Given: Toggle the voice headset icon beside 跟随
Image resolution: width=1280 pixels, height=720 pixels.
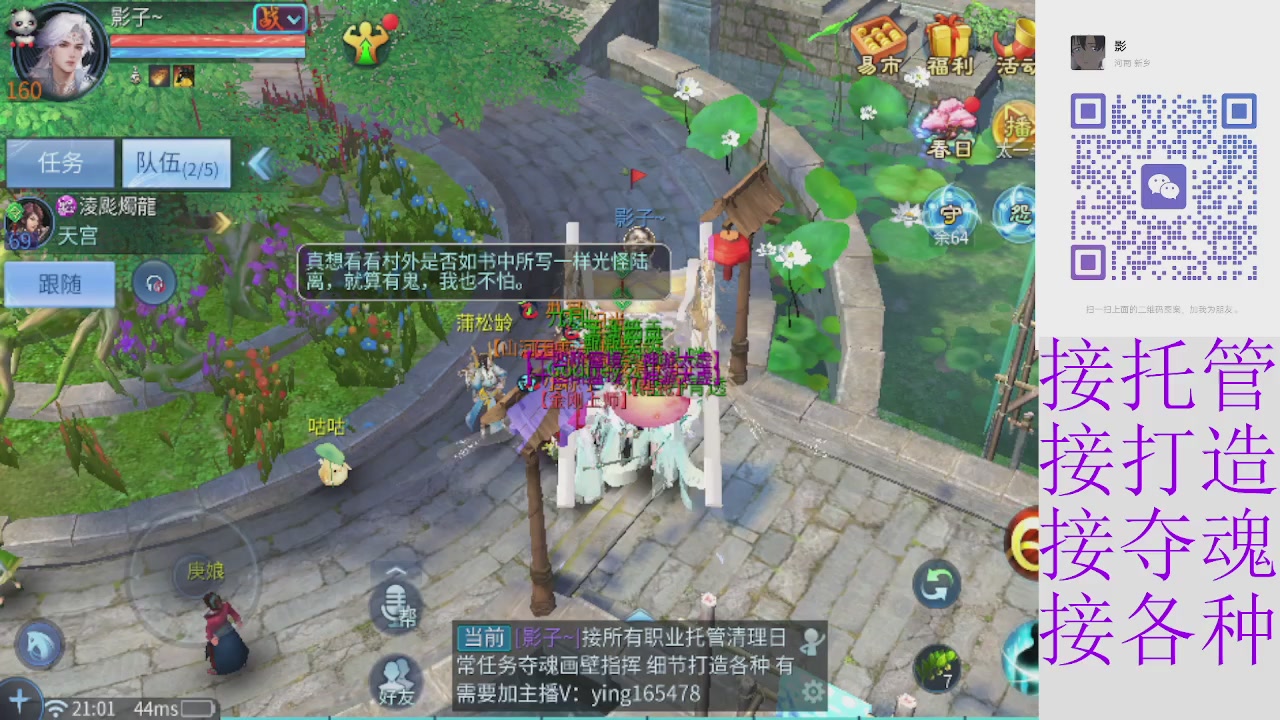Looking at the screenshot, I should 154,283.
